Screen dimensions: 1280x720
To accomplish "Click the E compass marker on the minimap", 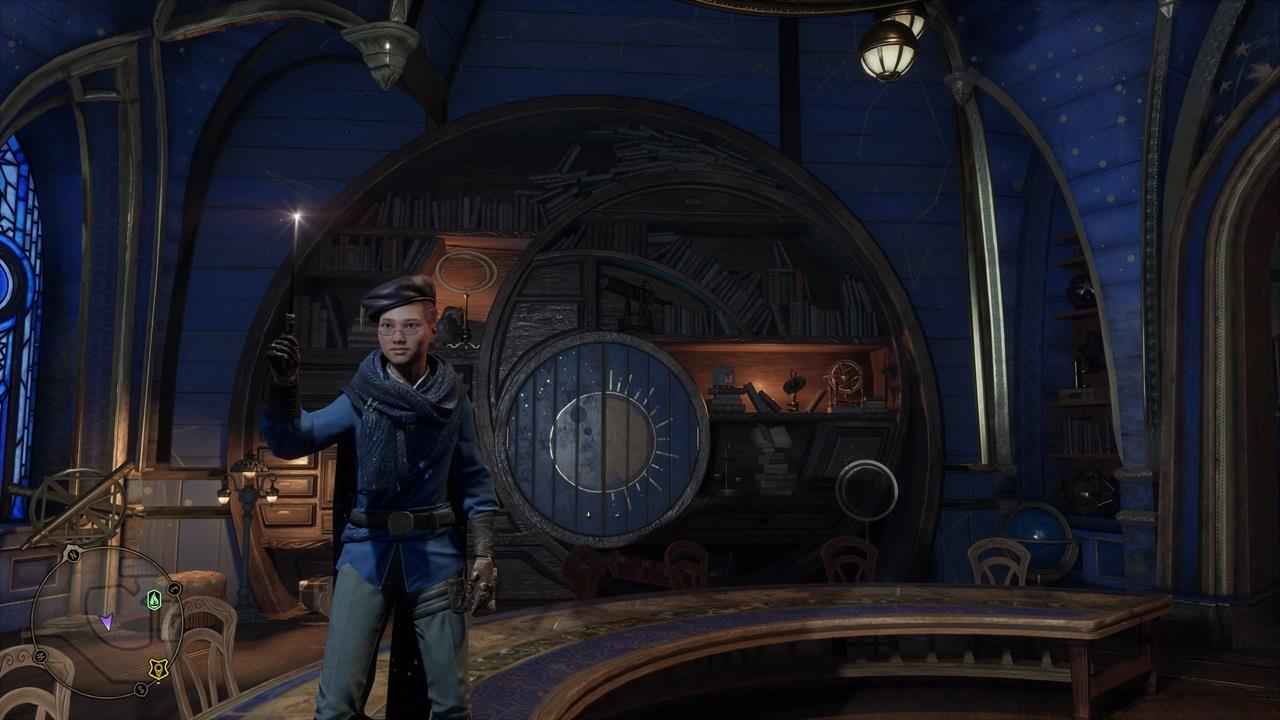I will tap(173, 588).
